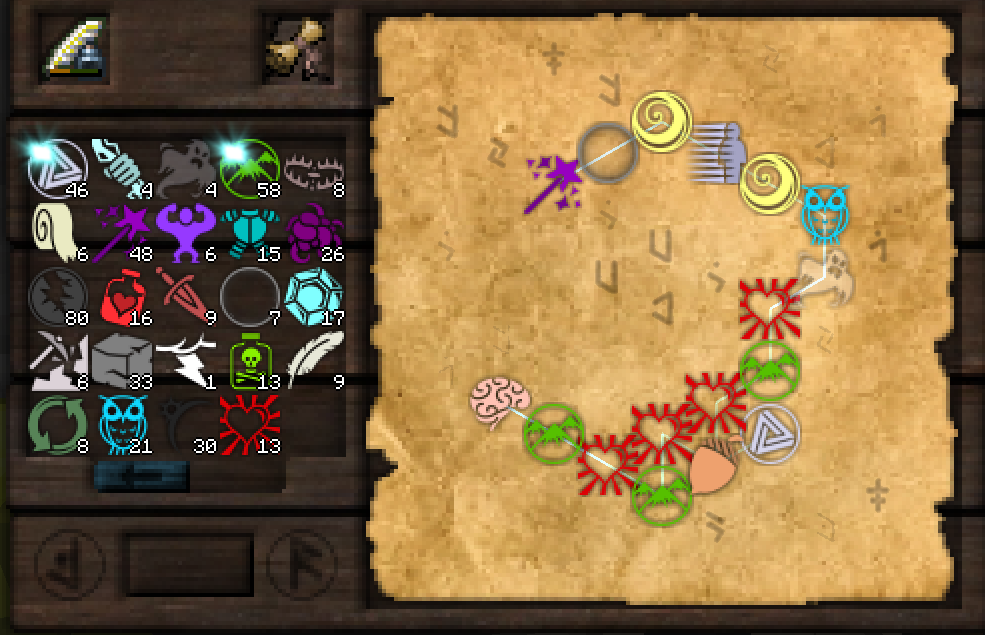Select the white feather aspect
Viewport: 985px width, 635px height.
[313, 361]
